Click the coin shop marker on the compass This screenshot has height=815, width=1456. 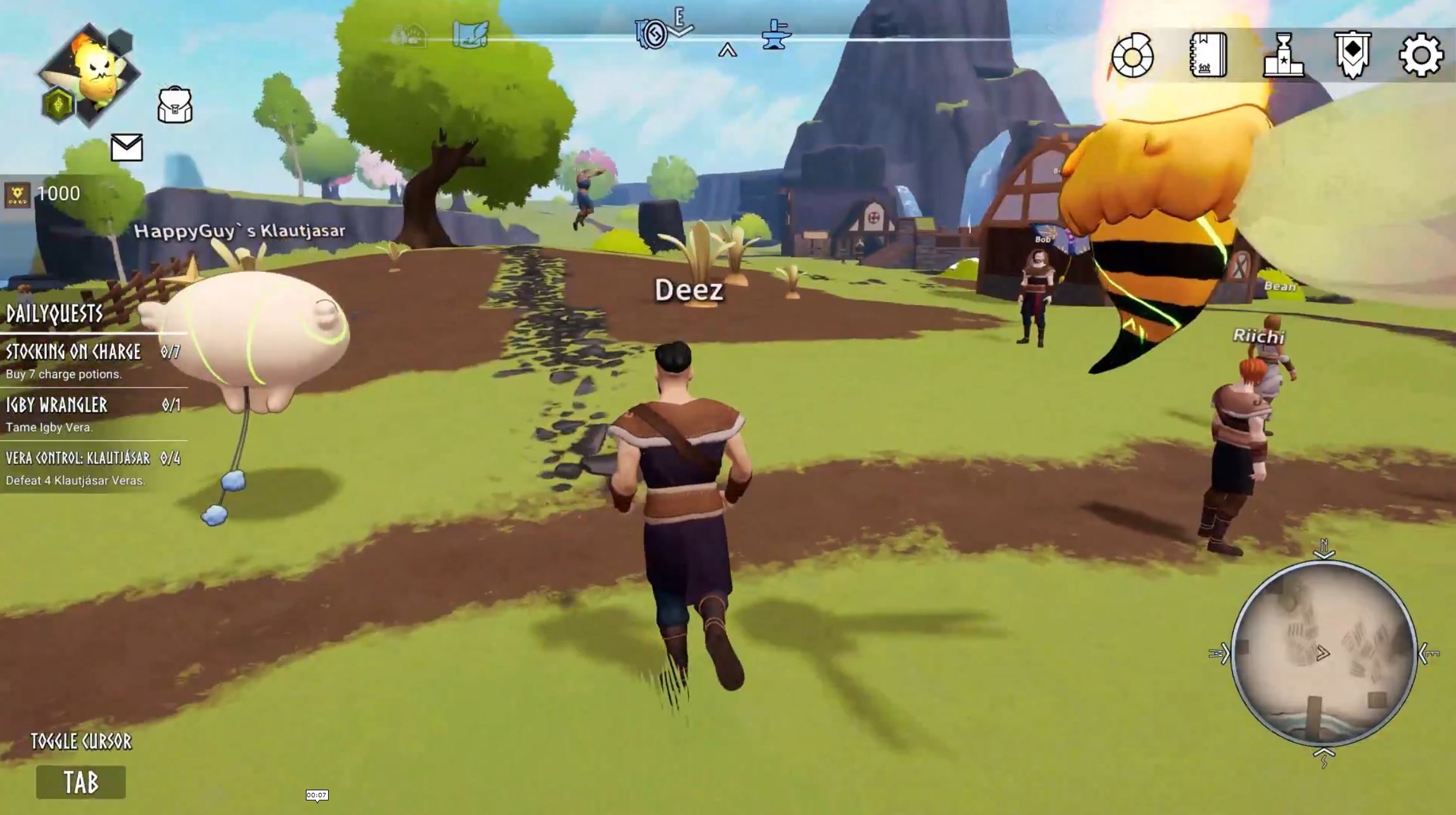click(653, 34)
